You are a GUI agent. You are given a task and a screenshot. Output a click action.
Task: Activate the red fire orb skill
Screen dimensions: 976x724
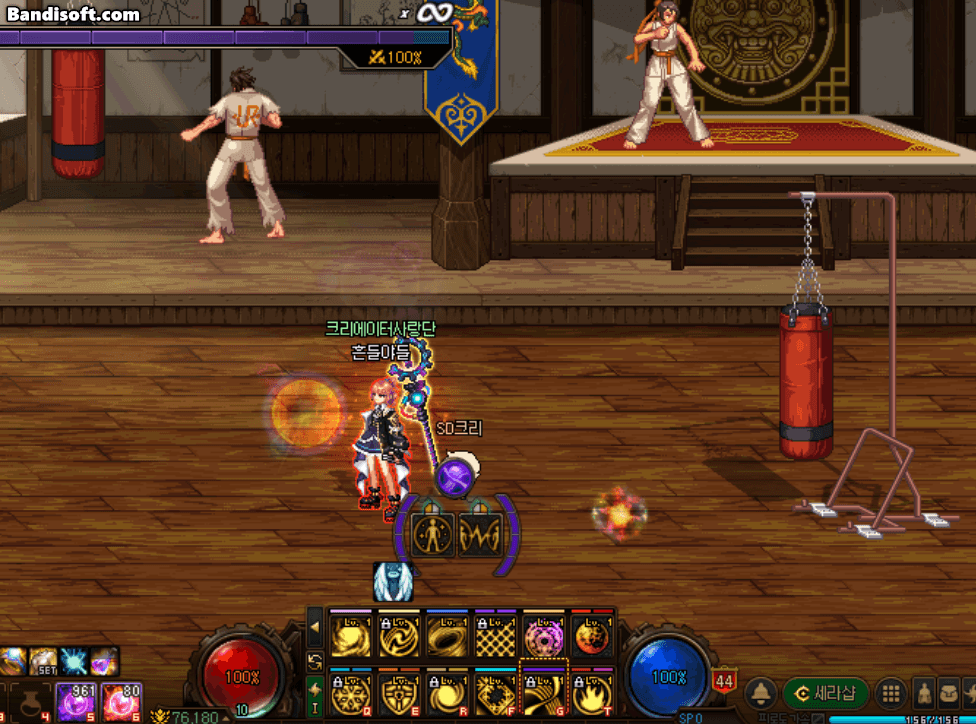click(x=592, y=634)
